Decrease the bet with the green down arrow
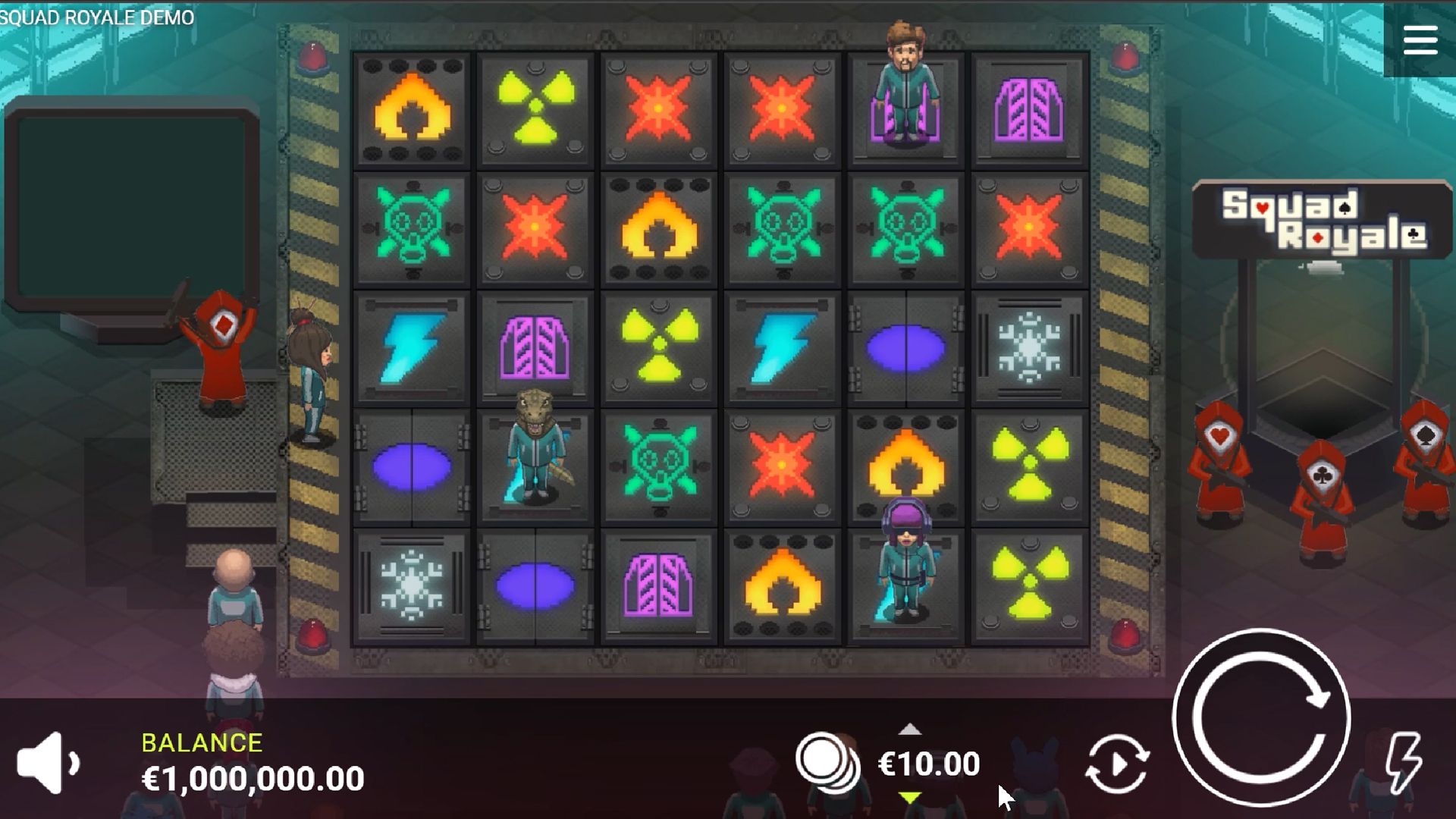Viewport: 1456px width, 819px height. click(910, 797)
